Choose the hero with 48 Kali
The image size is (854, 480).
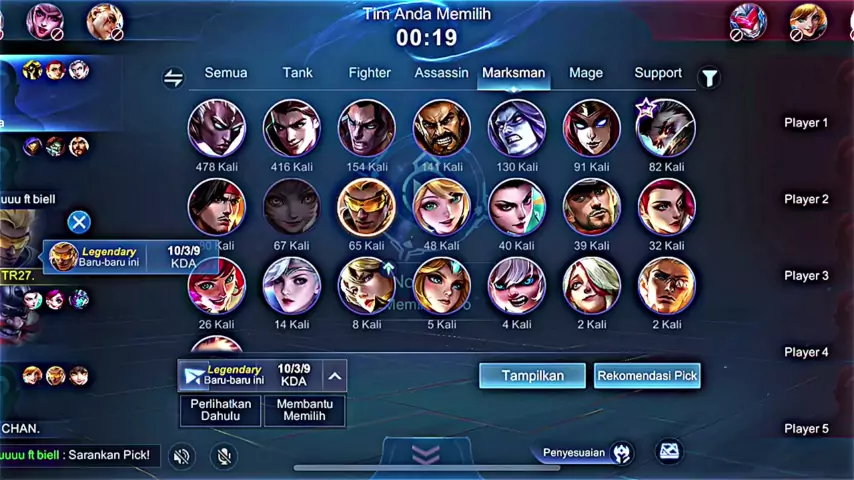point(441,206)
